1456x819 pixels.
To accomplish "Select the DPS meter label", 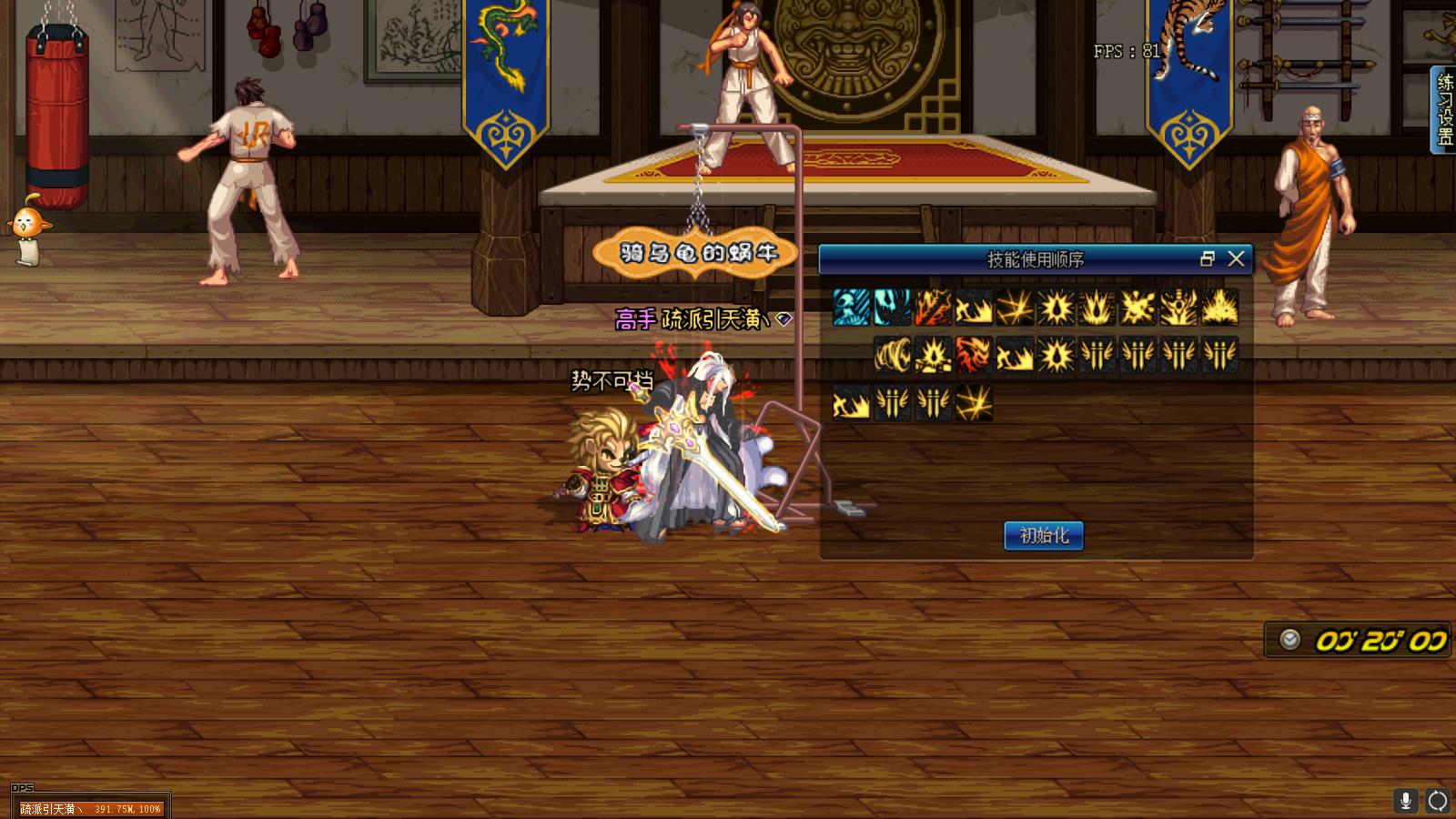I will pyautogui.click(x=22, y=788).
